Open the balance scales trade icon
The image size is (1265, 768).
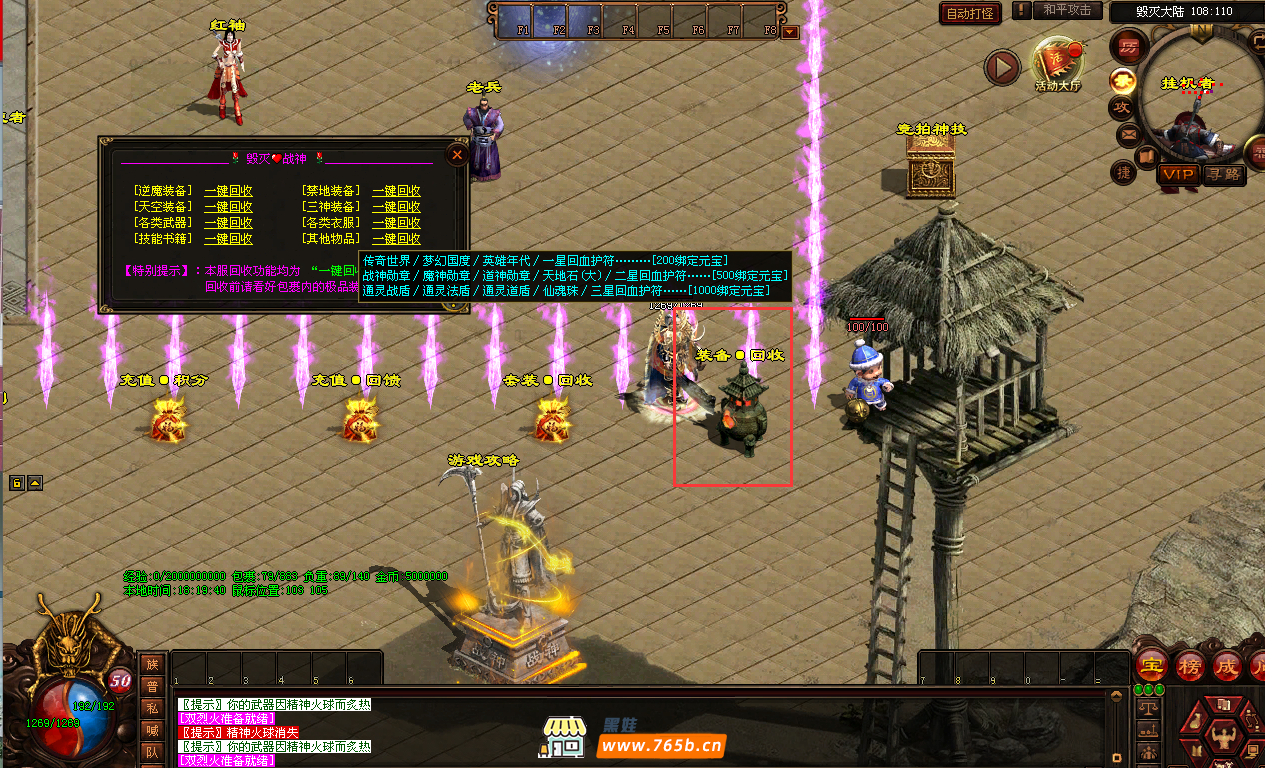coord(1149,707)
